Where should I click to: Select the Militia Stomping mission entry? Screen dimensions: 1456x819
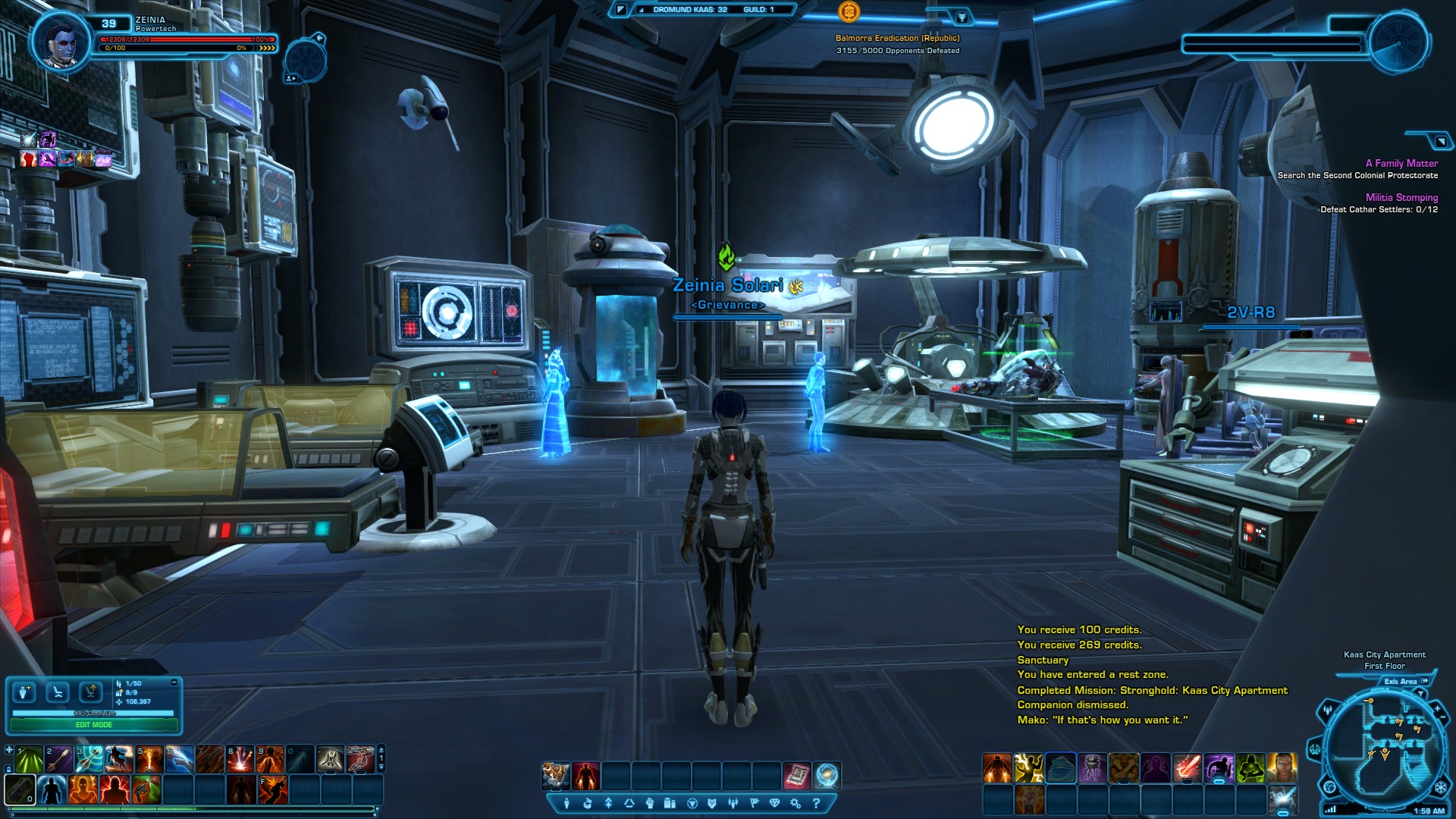1401,197
